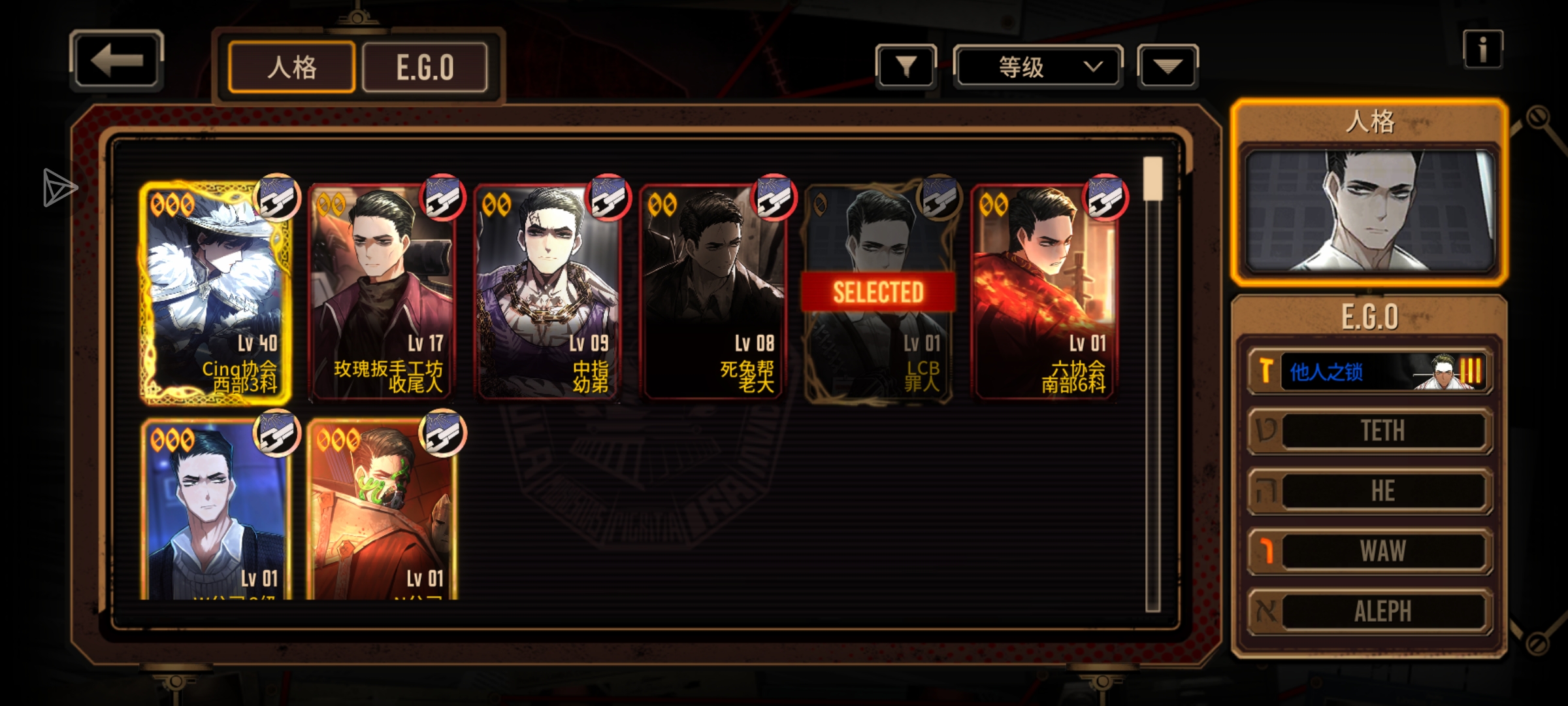Screen dimensions: 1568x706
Task: Open the 他人之锁 E.G.O slot
Action: (x=1370, y=371)
